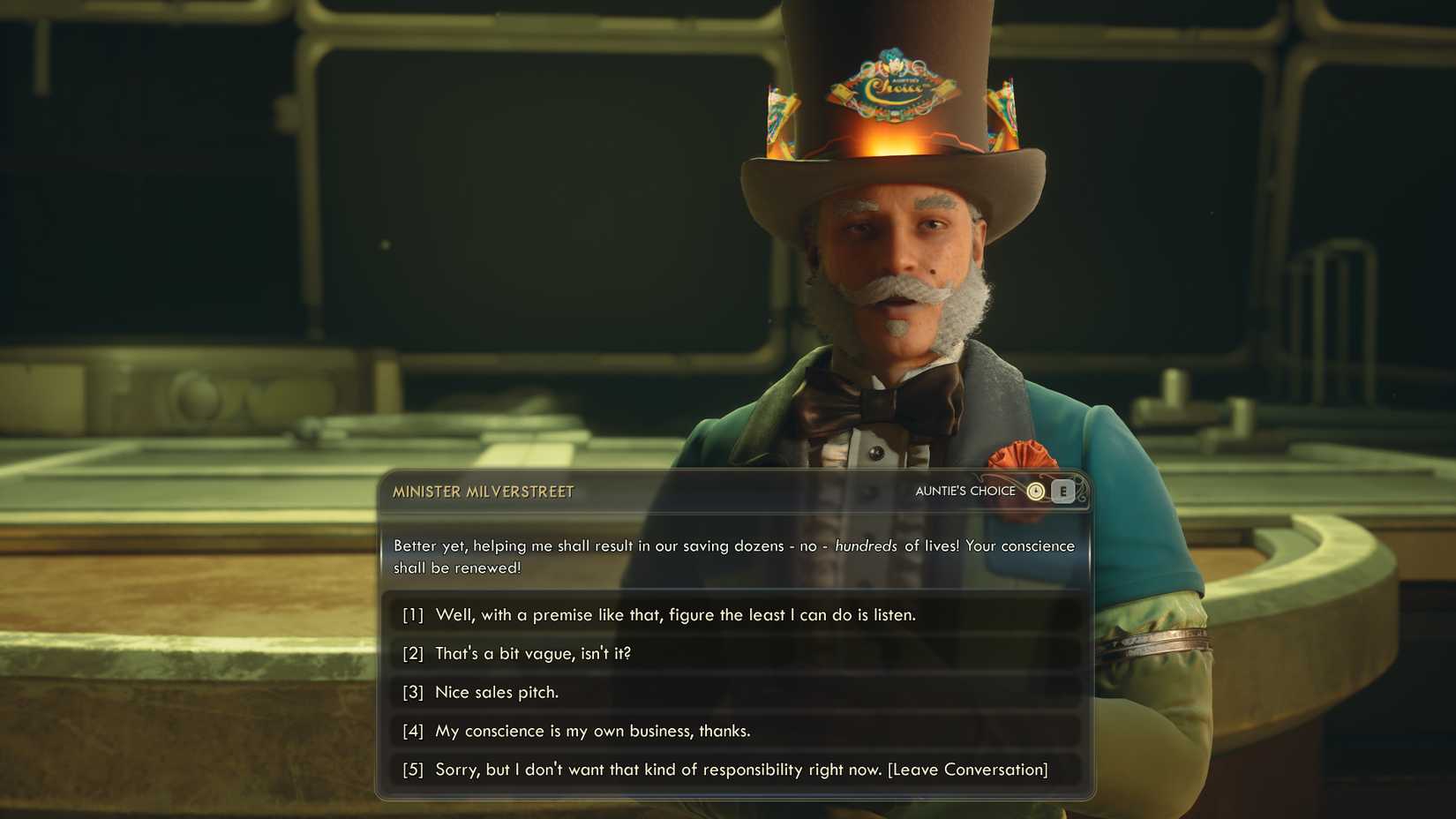Screen dimensions: 1456x819
Task: Click the clock icon beside Auntie's Choice
Action: [1036, 491]
